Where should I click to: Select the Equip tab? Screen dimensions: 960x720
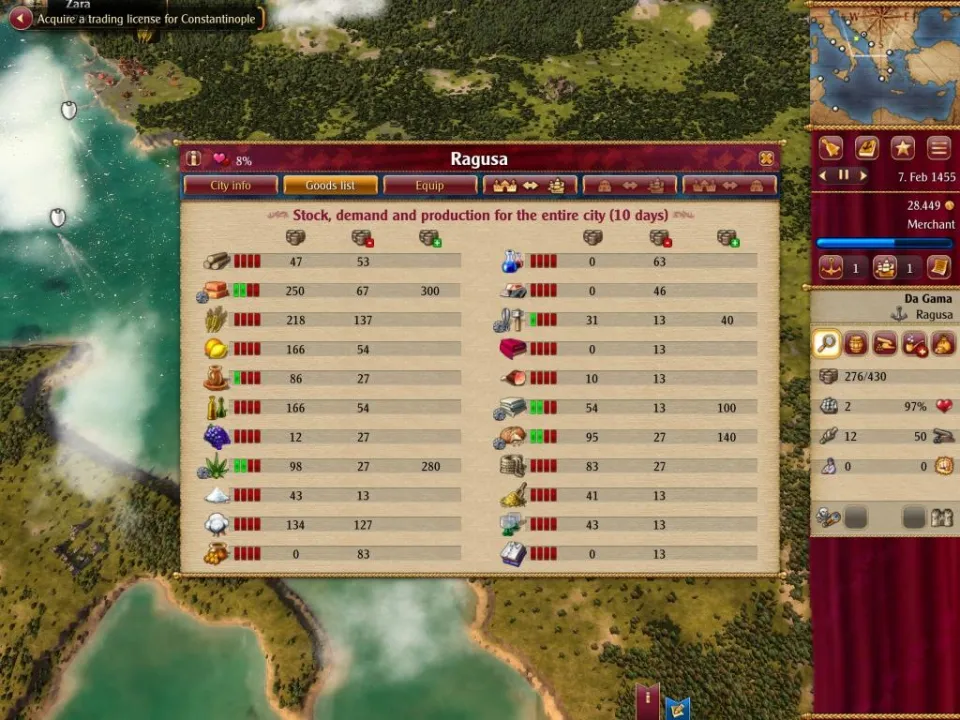430,185
